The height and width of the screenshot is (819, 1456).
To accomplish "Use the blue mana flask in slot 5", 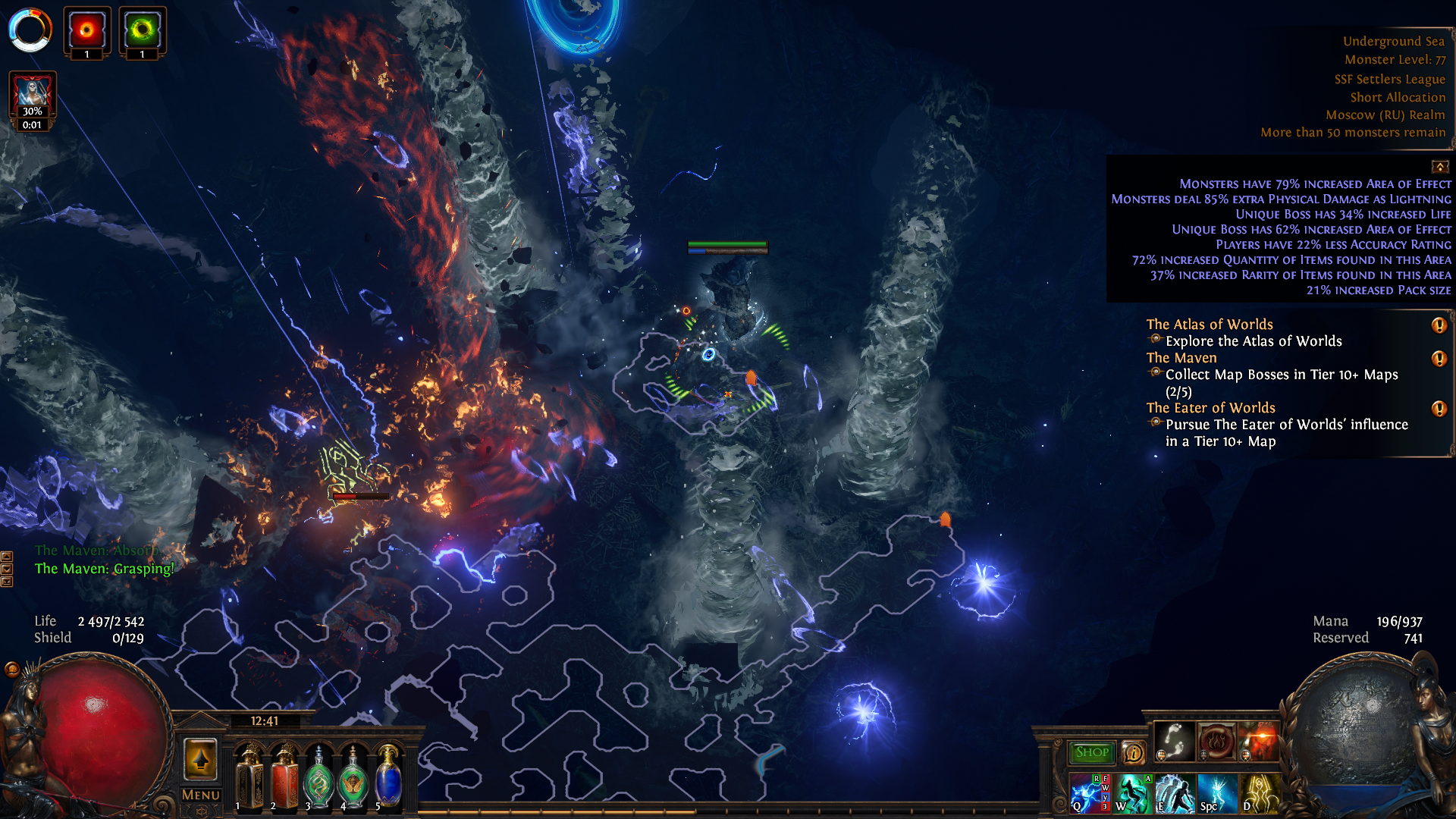I will (388, 777).
